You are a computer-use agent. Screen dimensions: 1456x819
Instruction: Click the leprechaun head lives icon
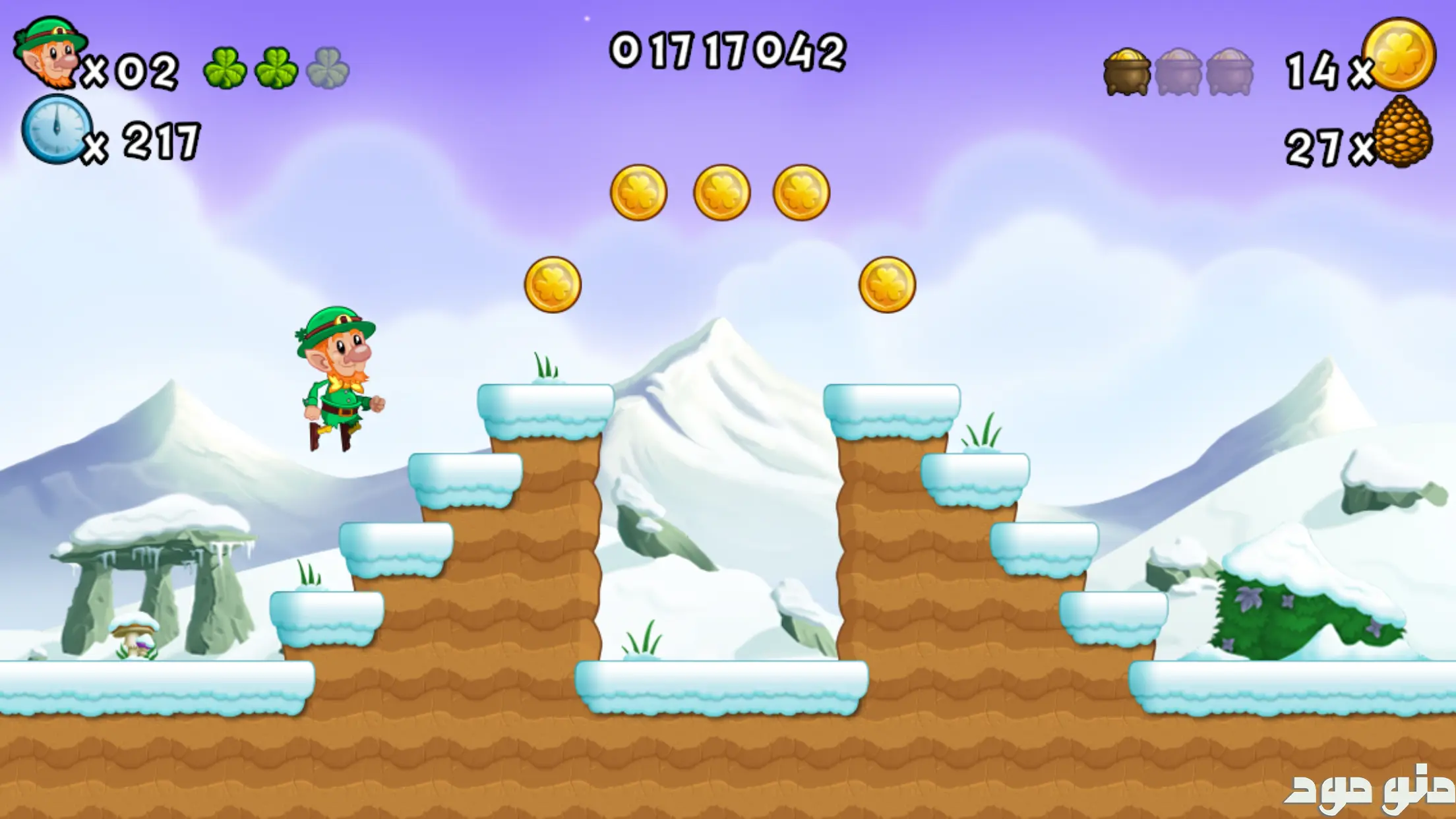[x=49, y=53]
